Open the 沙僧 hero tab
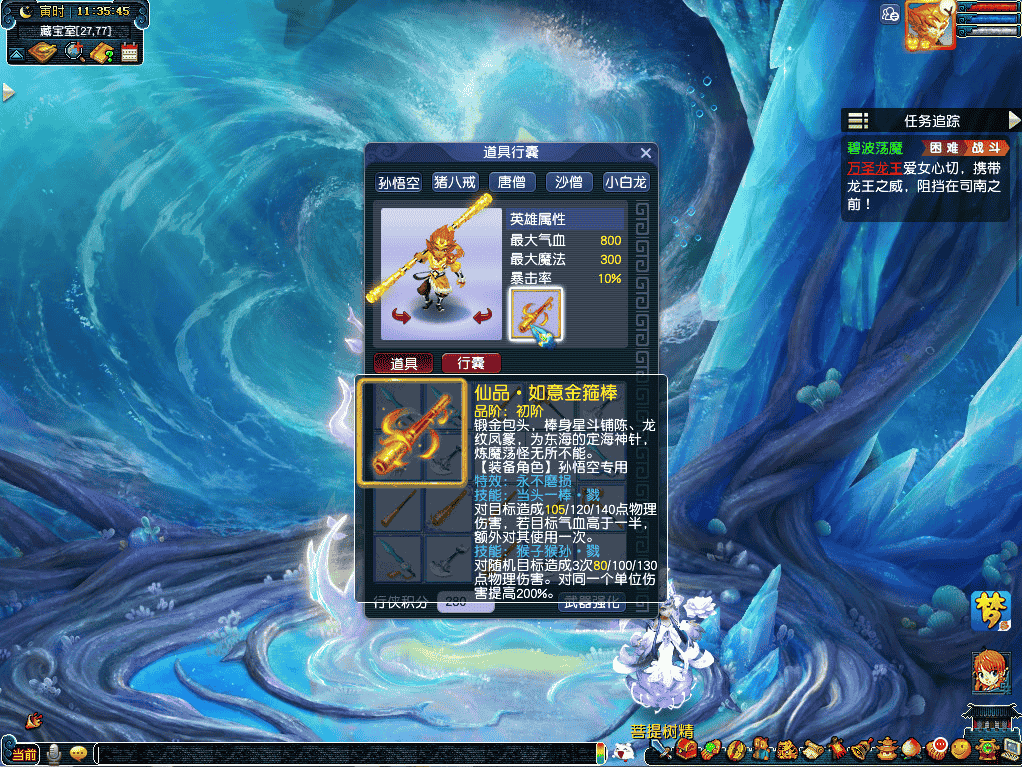 tap(569, 182)
